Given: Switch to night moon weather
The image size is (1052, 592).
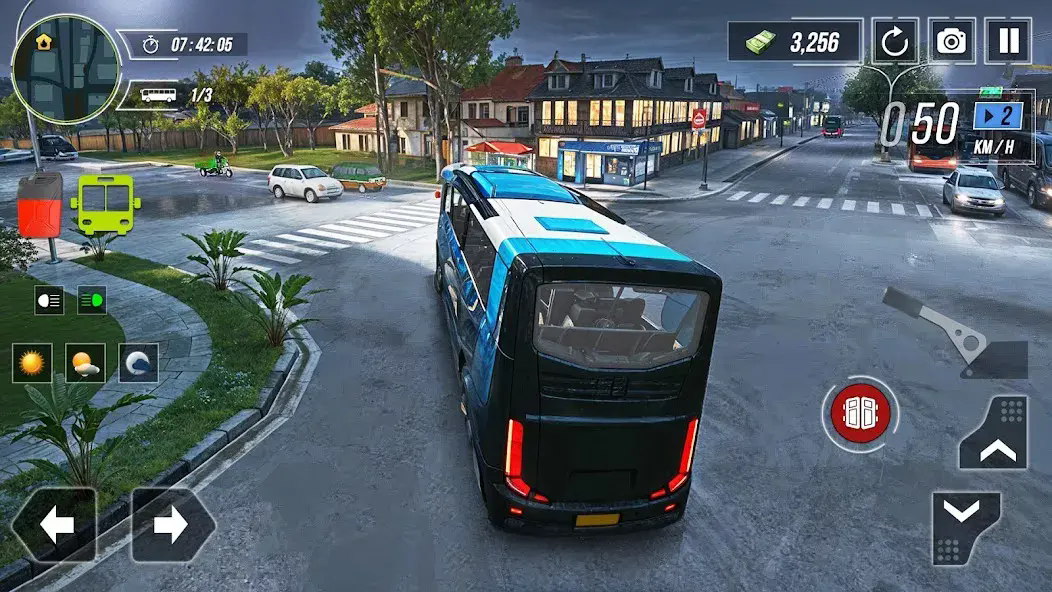Looking at the screenshot, I should point(138,363).
